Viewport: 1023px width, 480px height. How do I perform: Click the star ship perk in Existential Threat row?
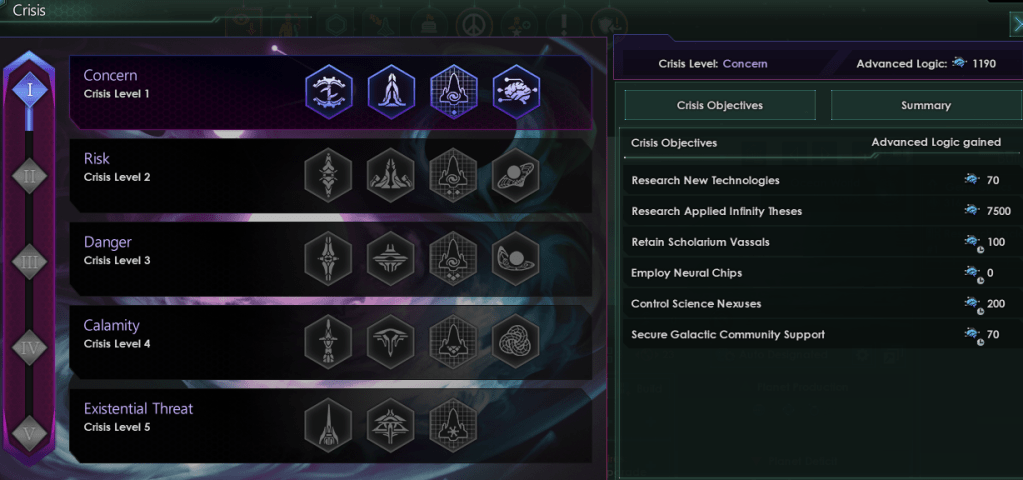click(x=454, y=425)
